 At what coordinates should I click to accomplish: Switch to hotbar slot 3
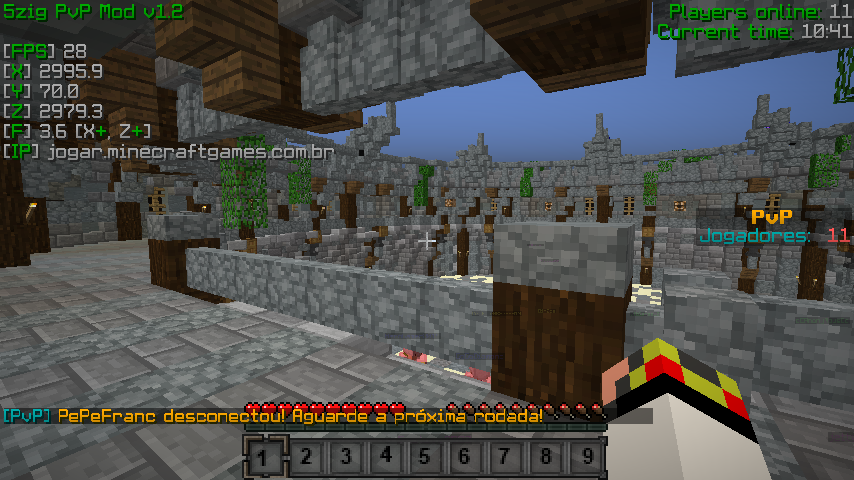pyautogui.click(x=345, y=458)
